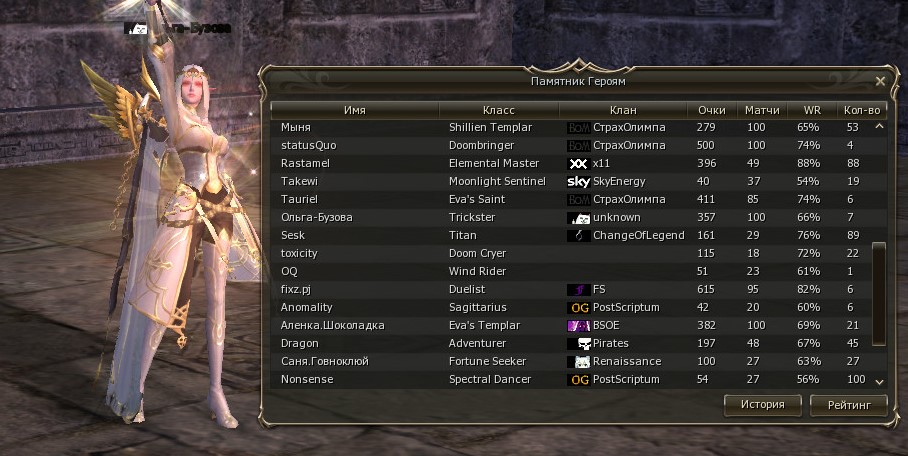Viewport: 908px width, 456px height.
Task: Select the Nonsense Spectral Dancer row
Action: [570, 380]
